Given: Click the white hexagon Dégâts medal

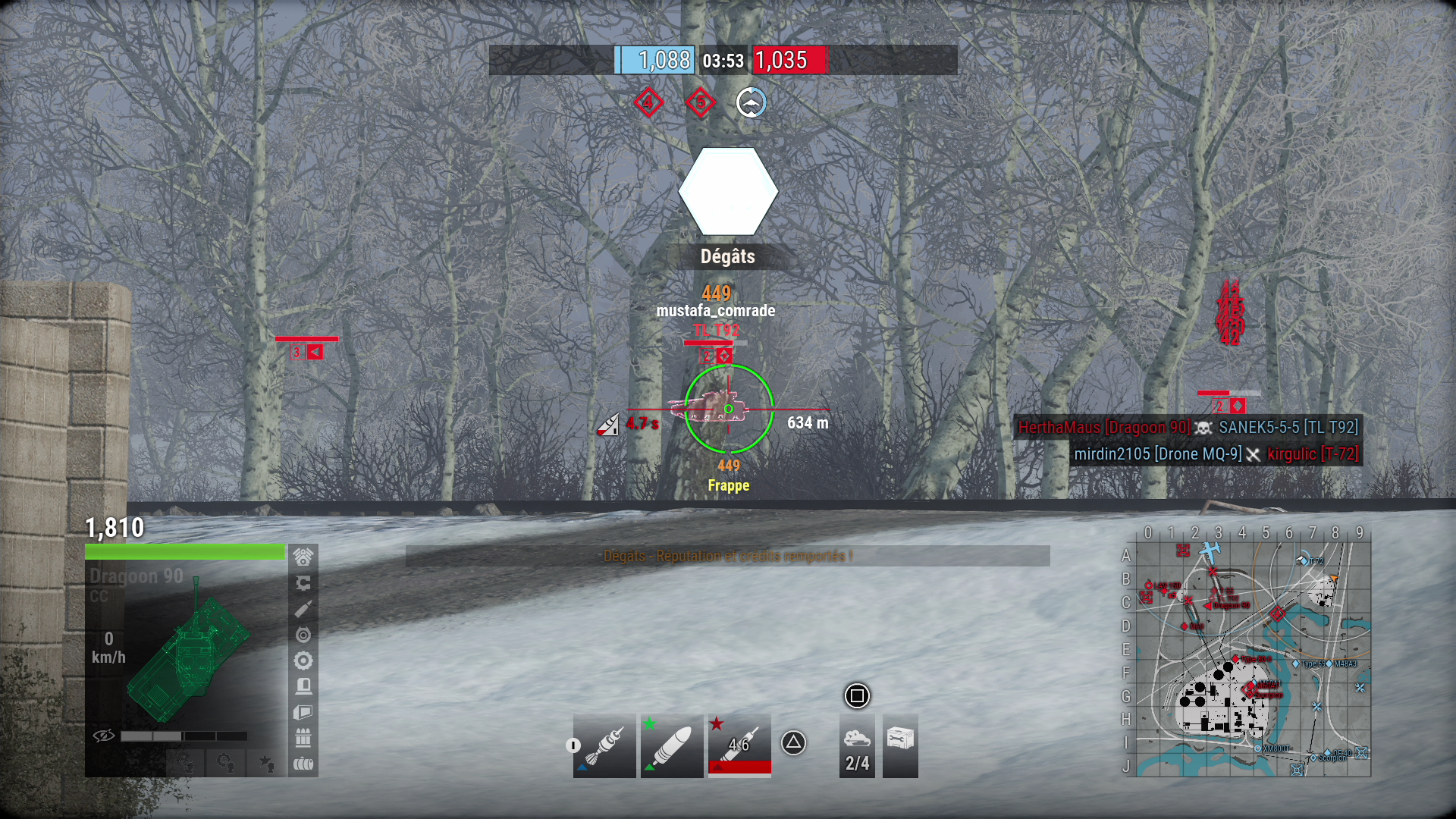Looking at the screenshot, I should tap(728, 192).
